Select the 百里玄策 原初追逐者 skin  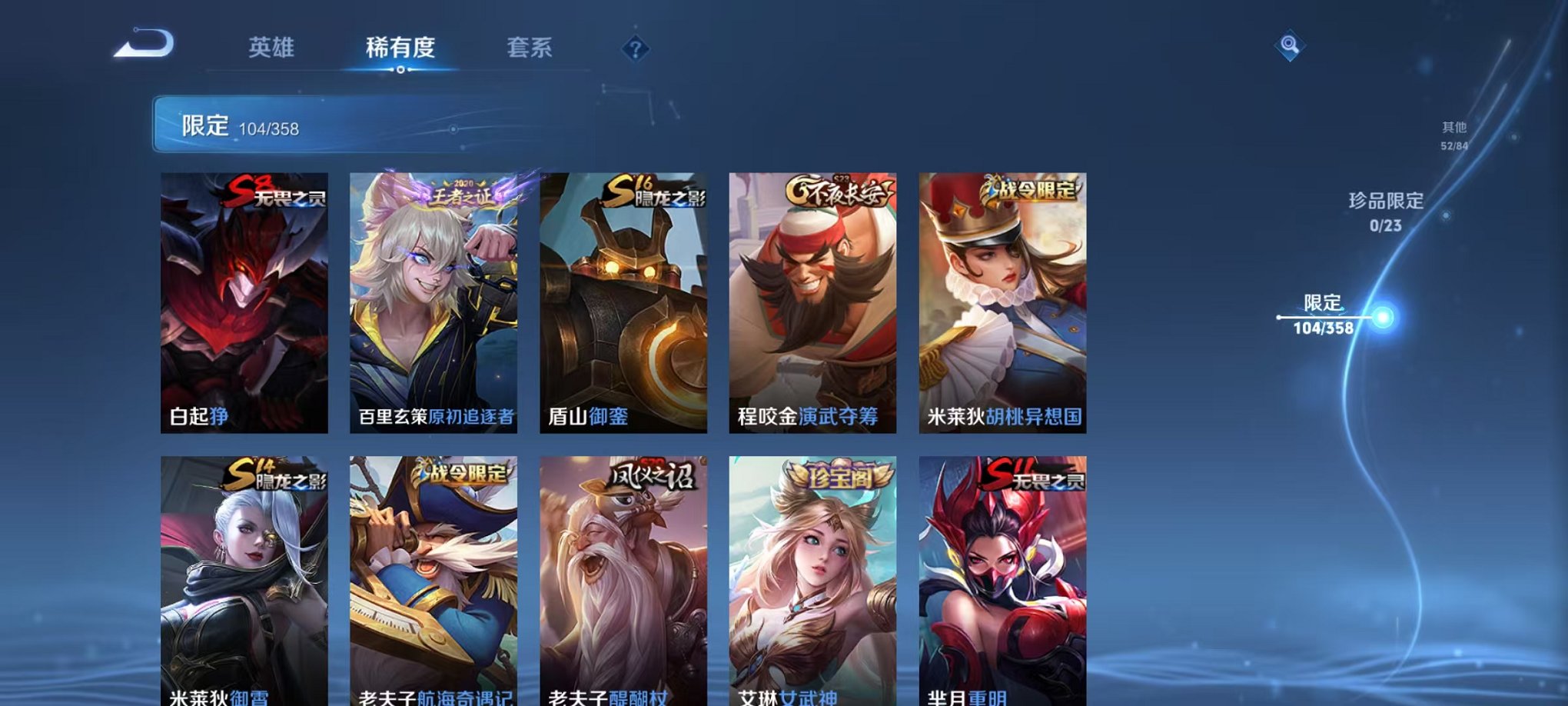point(434,300)
